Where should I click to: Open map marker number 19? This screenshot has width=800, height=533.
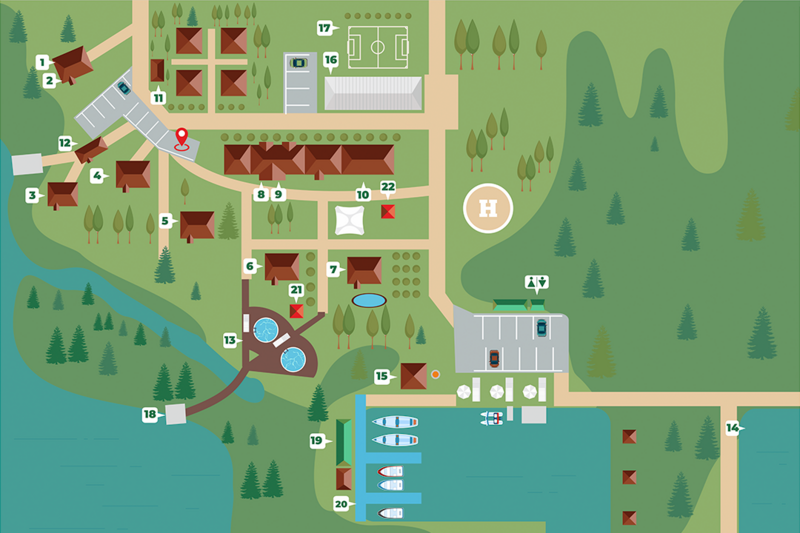click(317, 440)
